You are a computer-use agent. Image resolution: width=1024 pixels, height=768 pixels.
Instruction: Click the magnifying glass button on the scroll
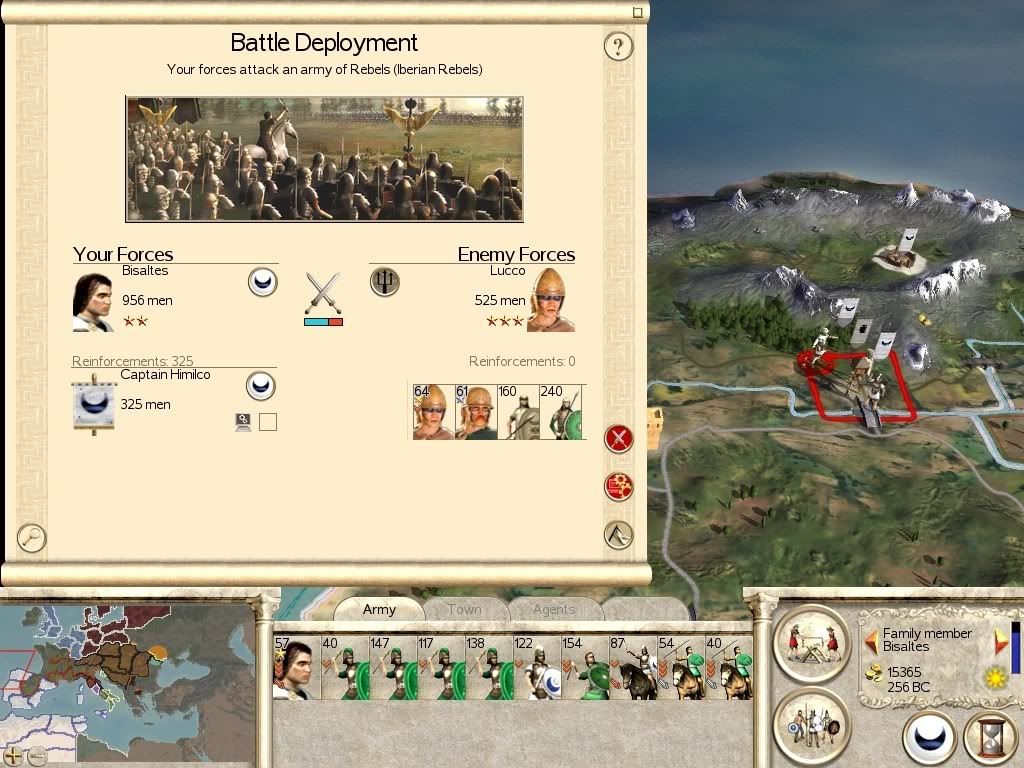[x=32, y=538]
